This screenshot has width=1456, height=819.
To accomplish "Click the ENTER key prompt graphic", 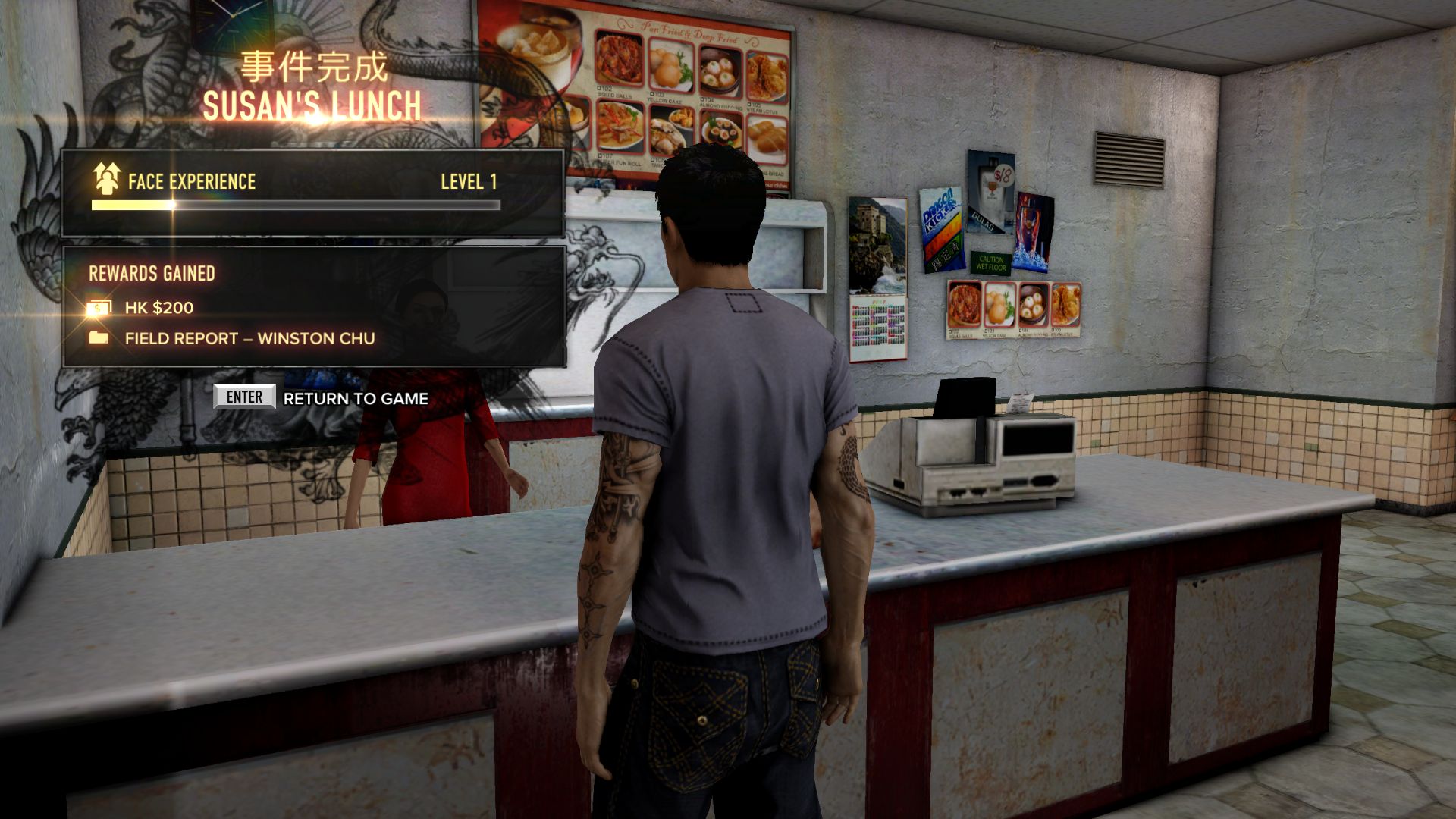I will 244,396.
